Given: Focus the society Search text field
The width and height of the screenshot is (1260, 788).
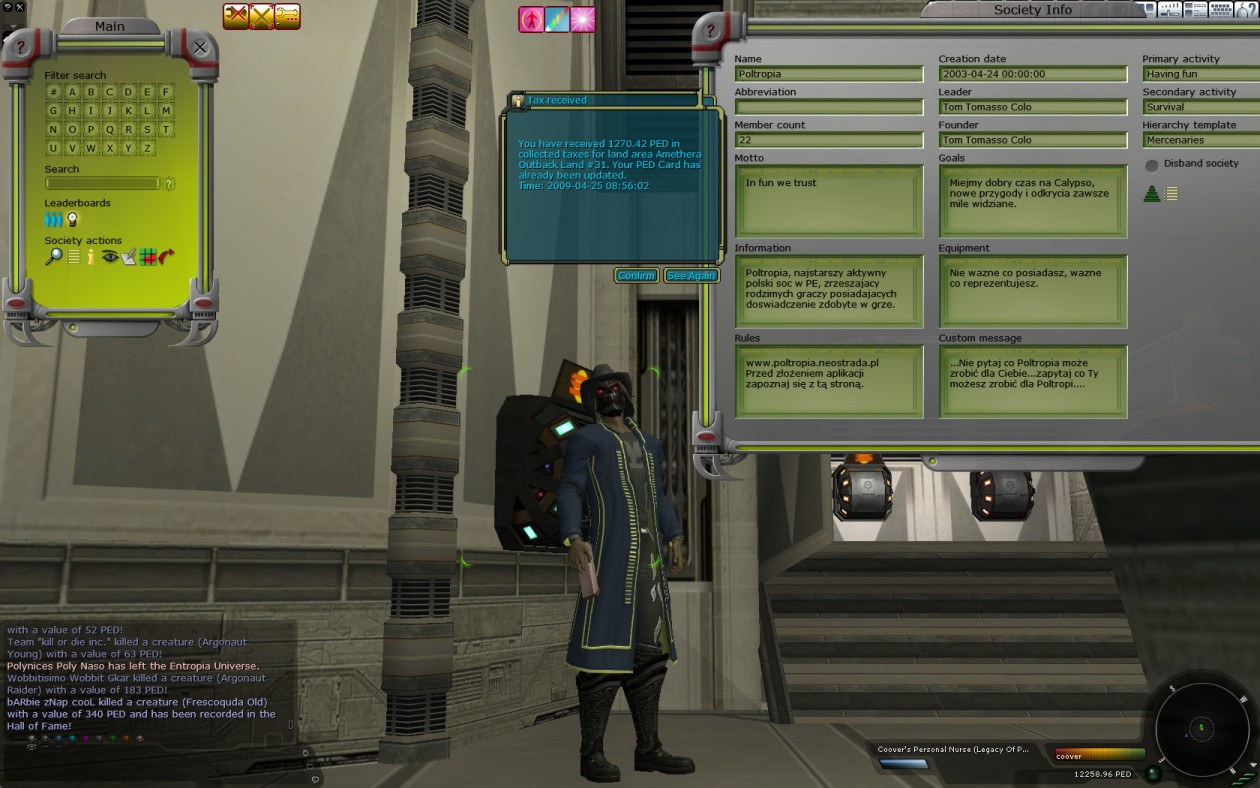Looking at the screenshot, I should point(102,184).
